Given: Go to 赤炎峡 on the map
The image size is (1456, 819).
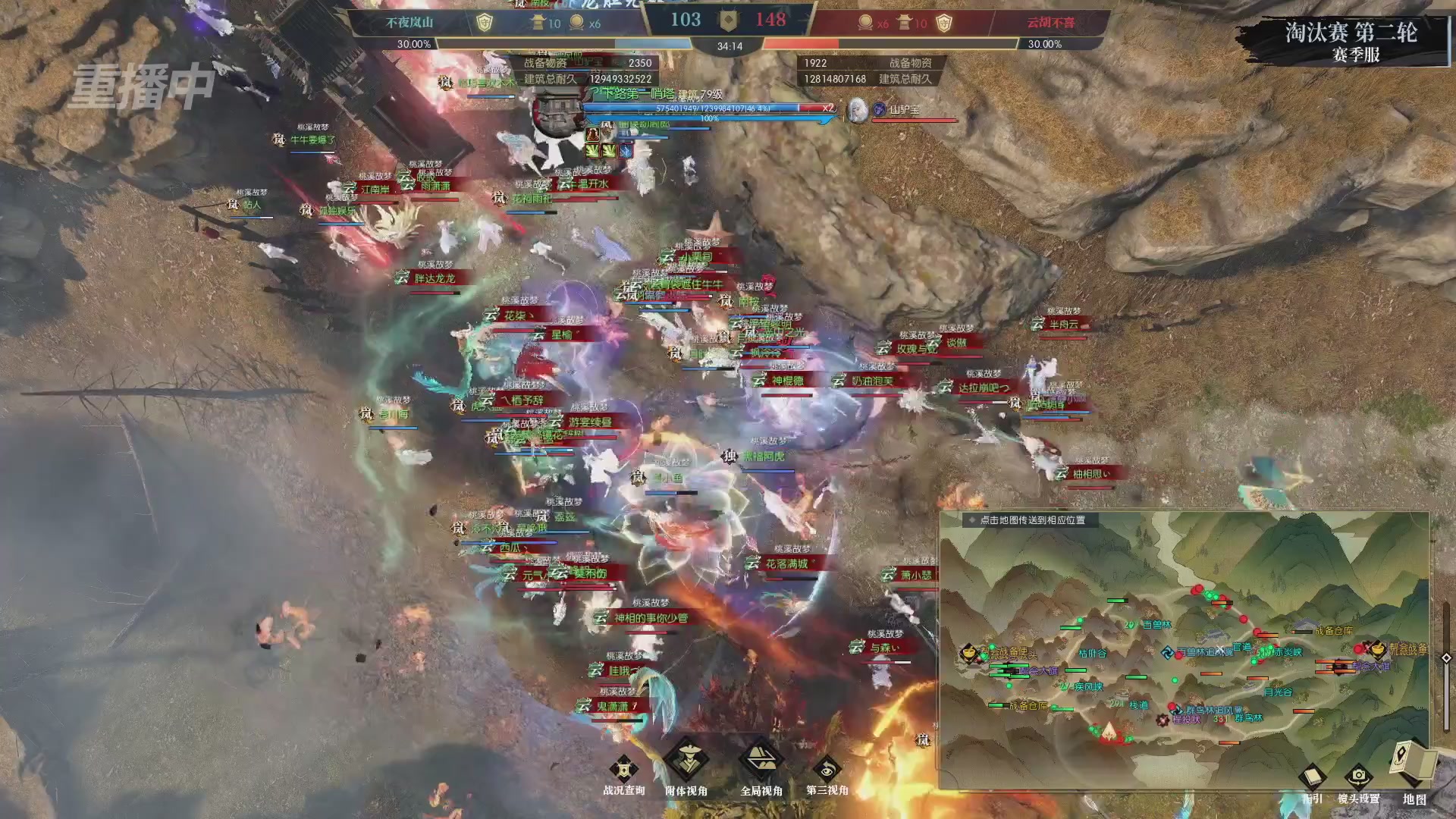Looking at the screenshot, I should (x=1287, y=652).
